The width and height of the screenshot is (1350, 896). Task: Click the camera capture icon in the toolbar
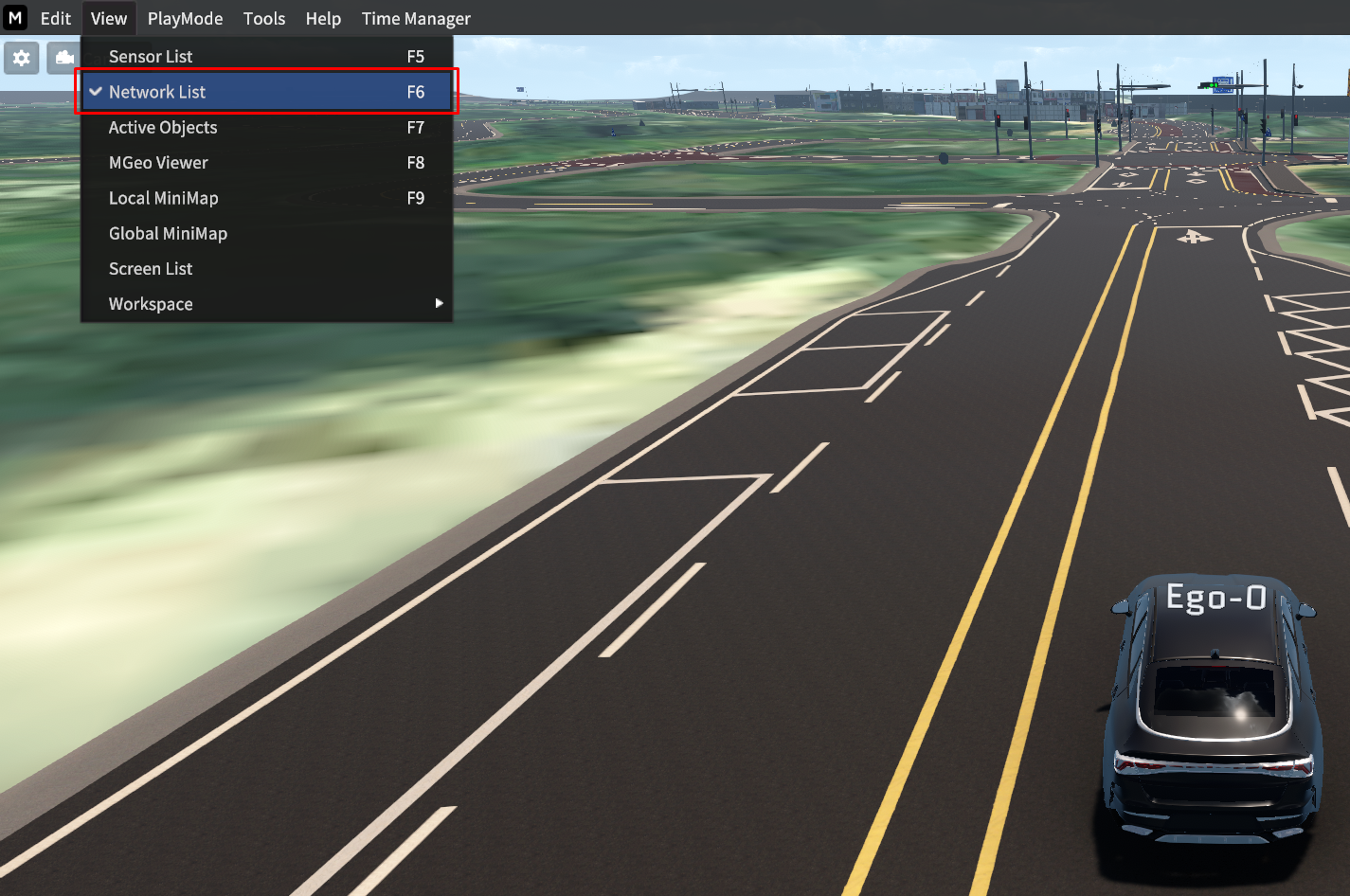click(63, 58)
